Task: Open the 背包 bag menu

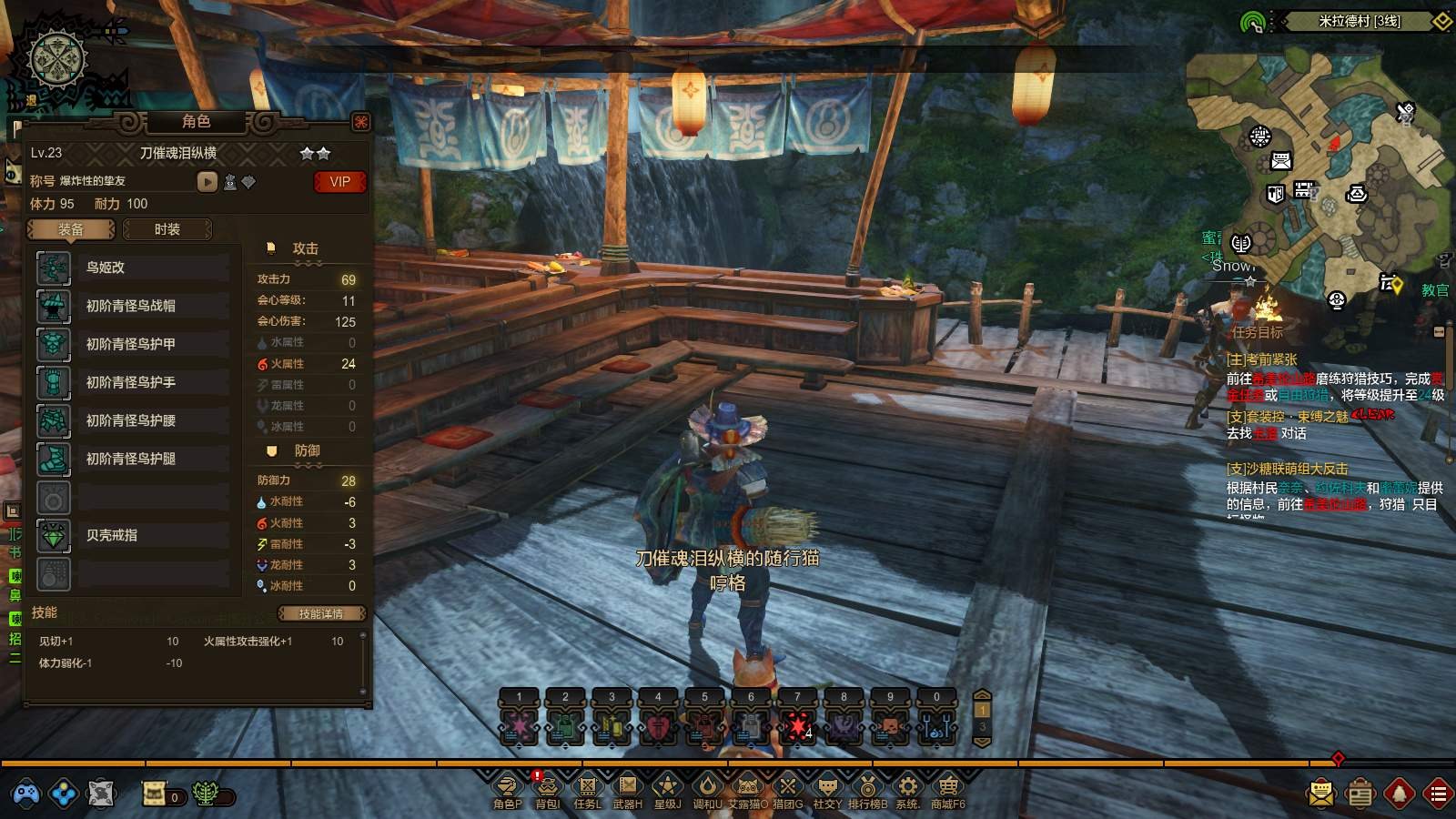Action: [547, 788]
